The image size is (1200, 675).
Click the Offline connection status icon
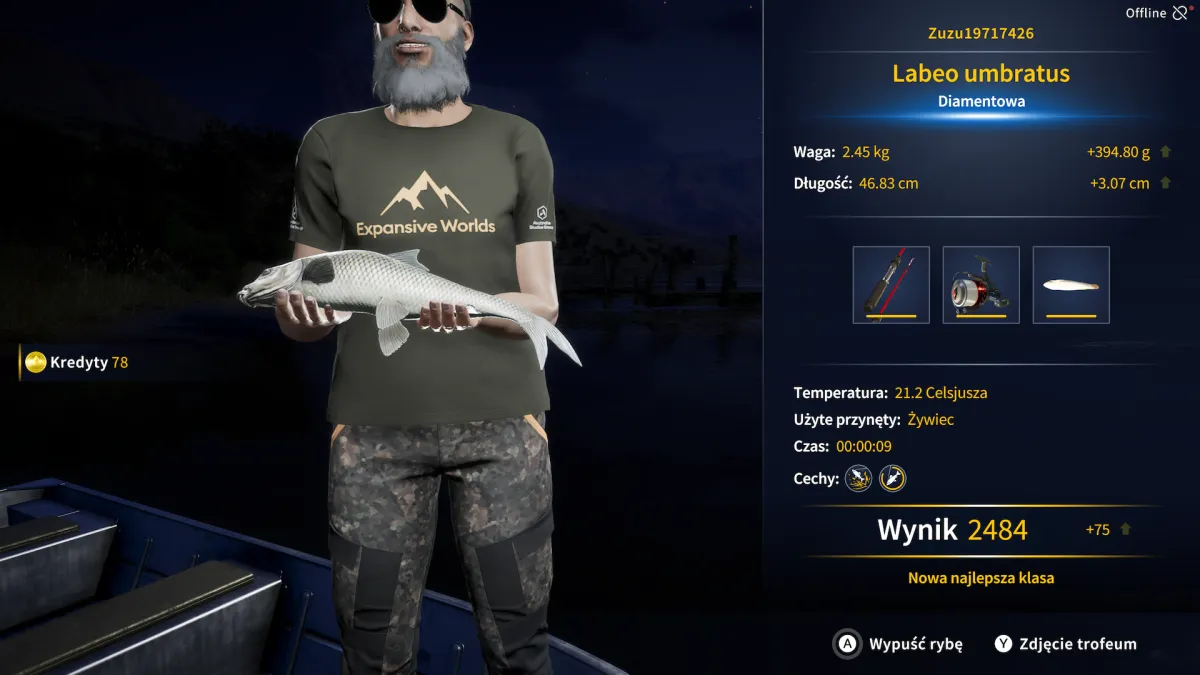1182,13
